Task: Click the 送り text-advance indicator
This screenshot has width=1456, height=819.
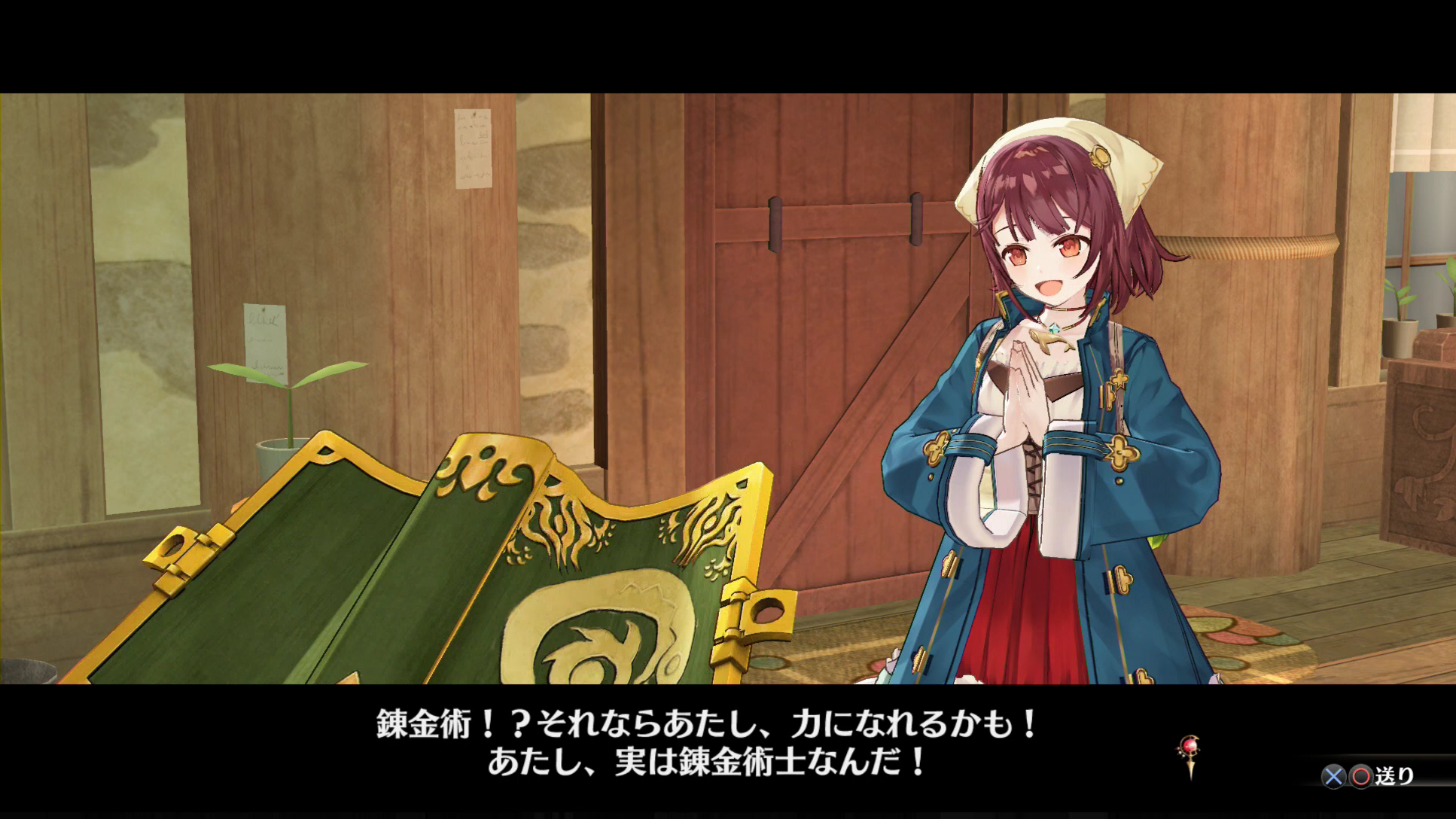Action: [x=1398, y=778]
